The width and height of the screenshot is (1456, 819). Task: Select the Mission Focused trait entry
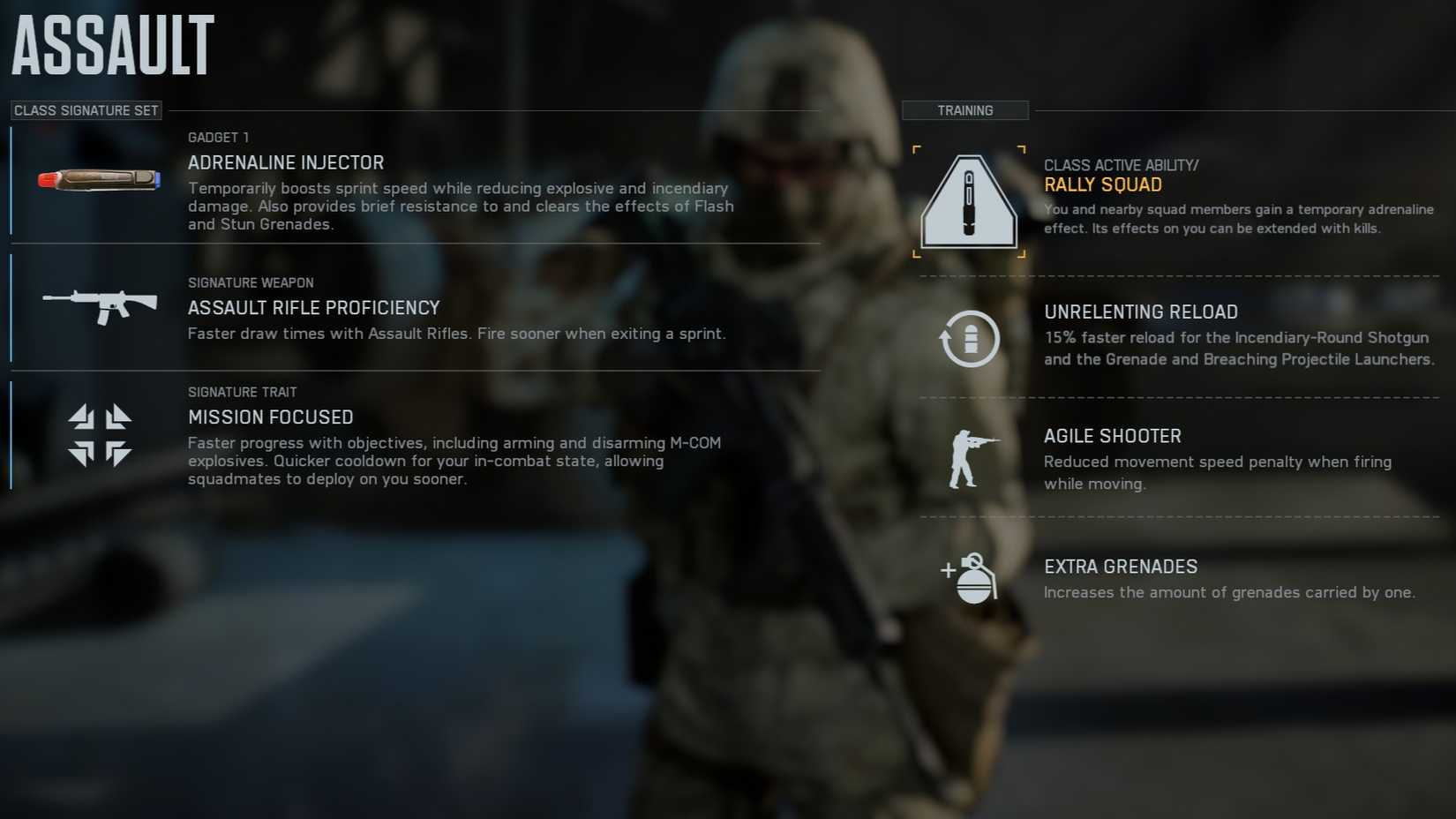click(x=270, y=417)
